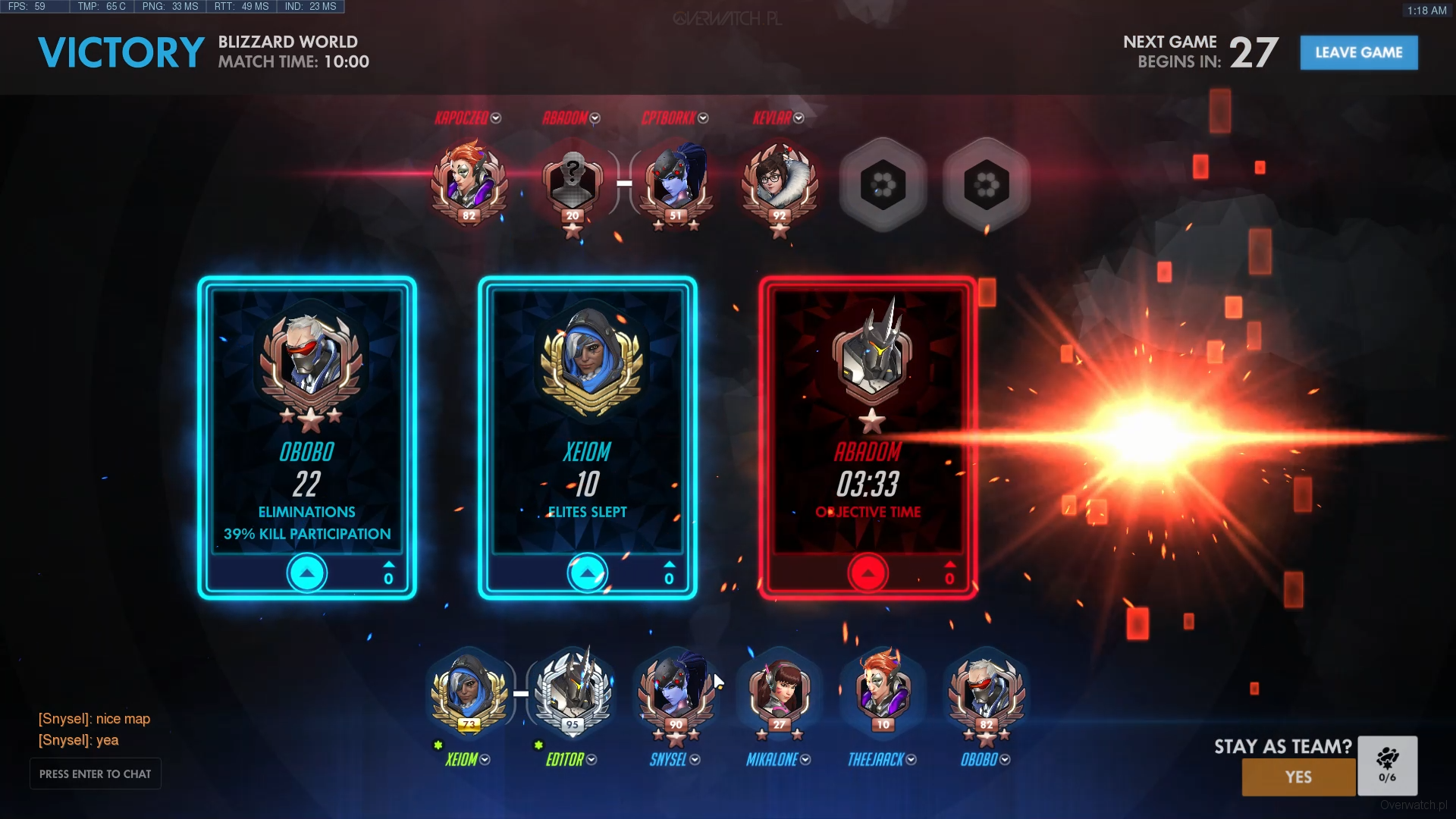Open Kevlar's player dropdown
The width and height of the screenshot is (1456, 819).
[x=799, y=118]
